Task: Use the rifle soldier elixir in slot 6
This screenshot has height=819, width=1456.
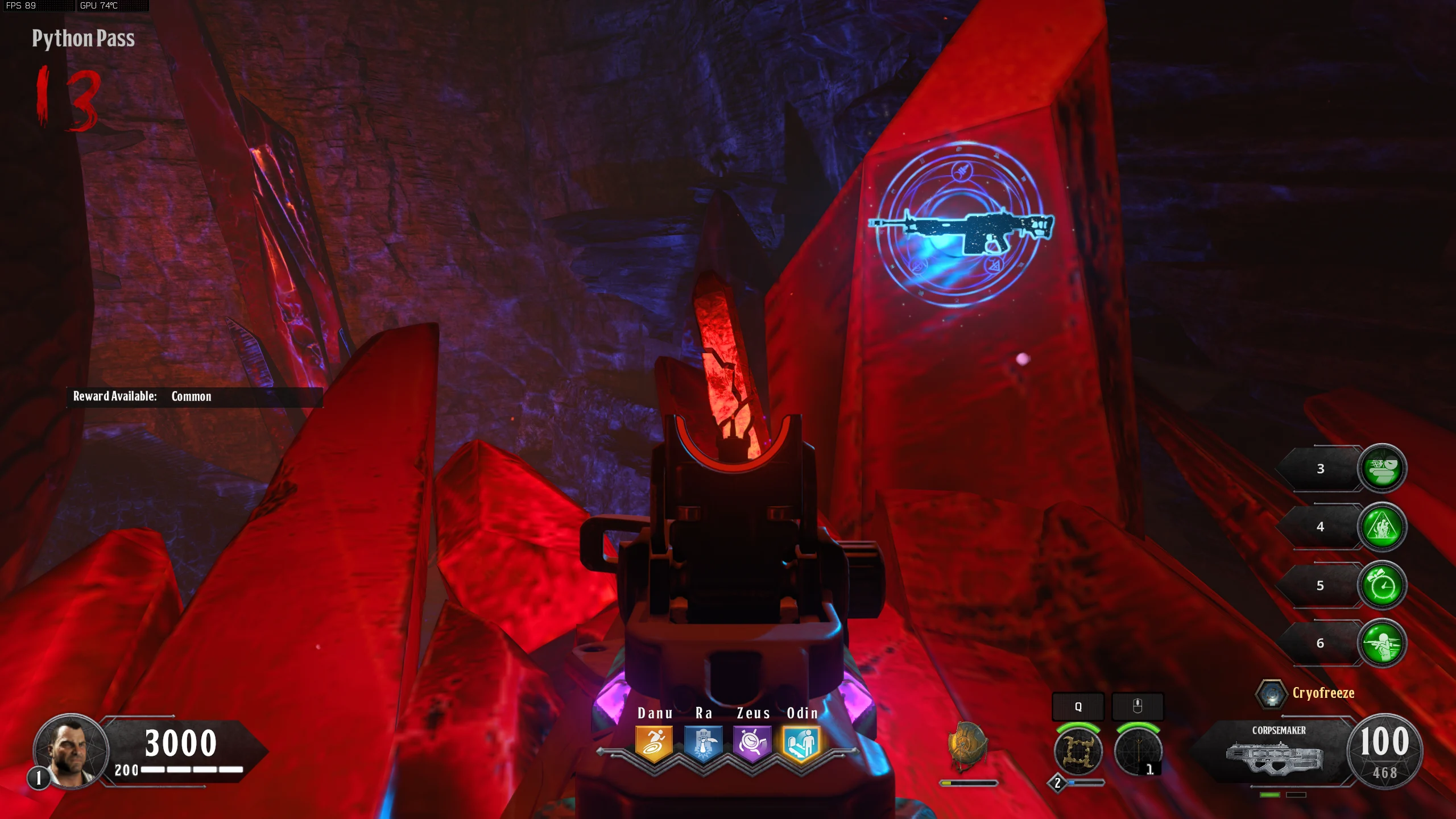Action: (x=1382, y=643)
